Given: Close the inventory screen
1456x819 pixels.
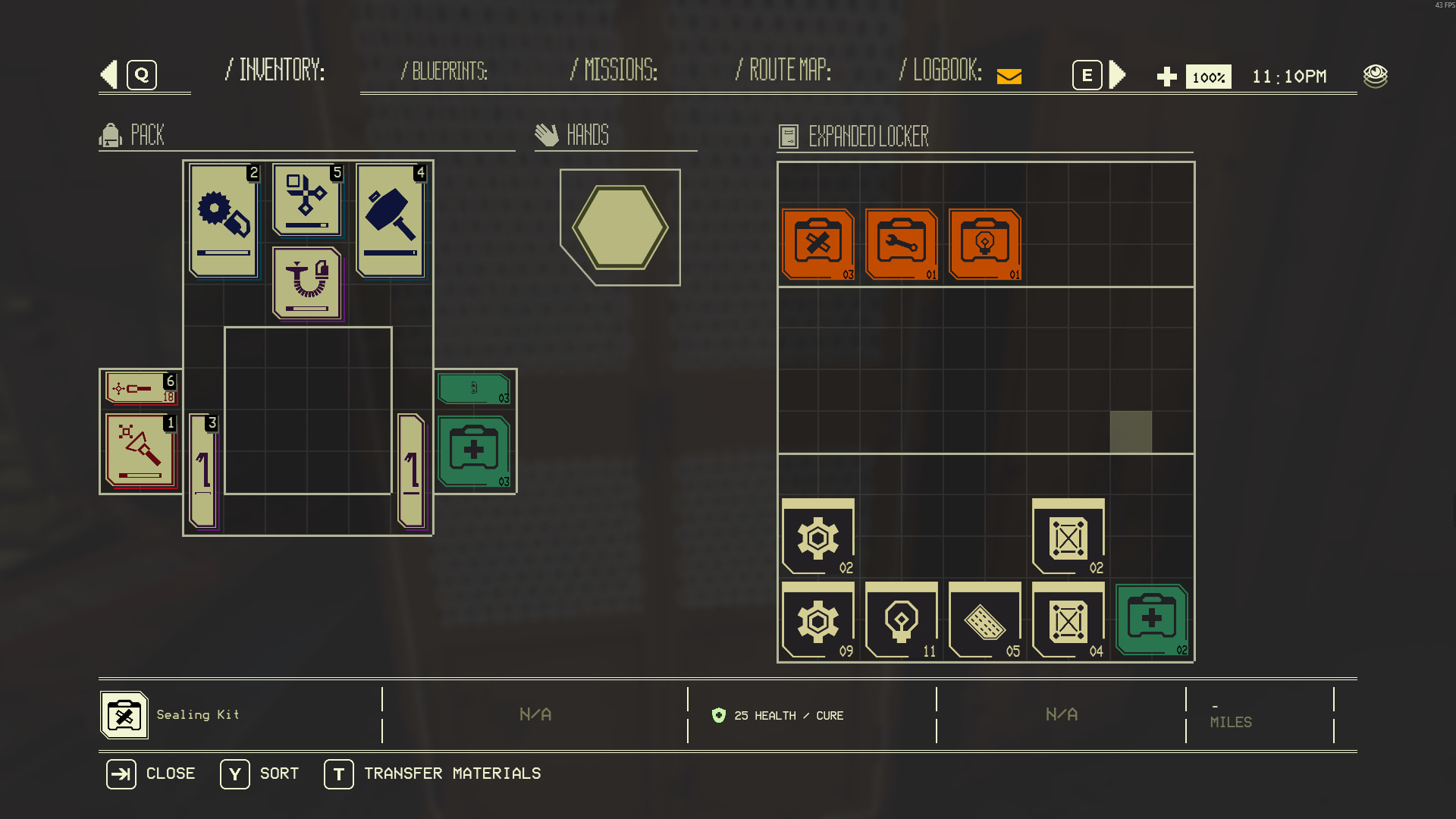Looking at the screenshot, I should 151,773.
